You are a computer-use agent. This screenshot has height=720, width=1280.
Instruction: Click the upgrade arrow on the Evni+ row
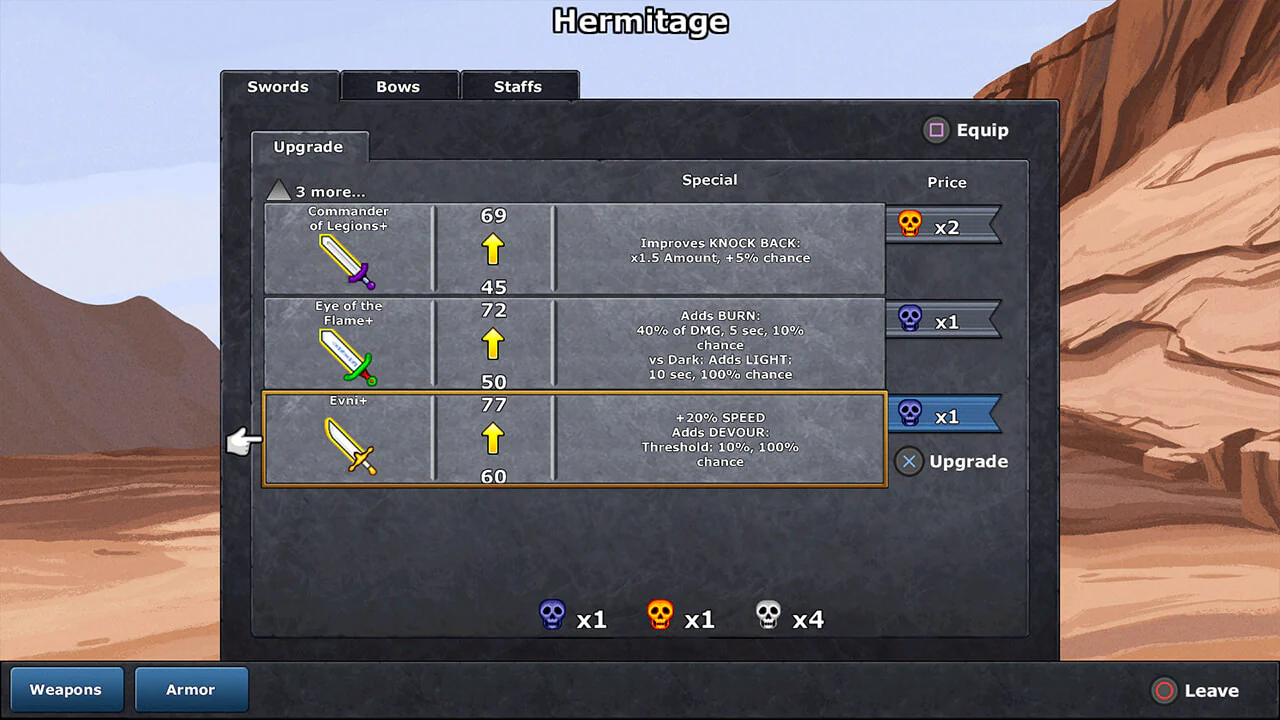coord(492,437)
